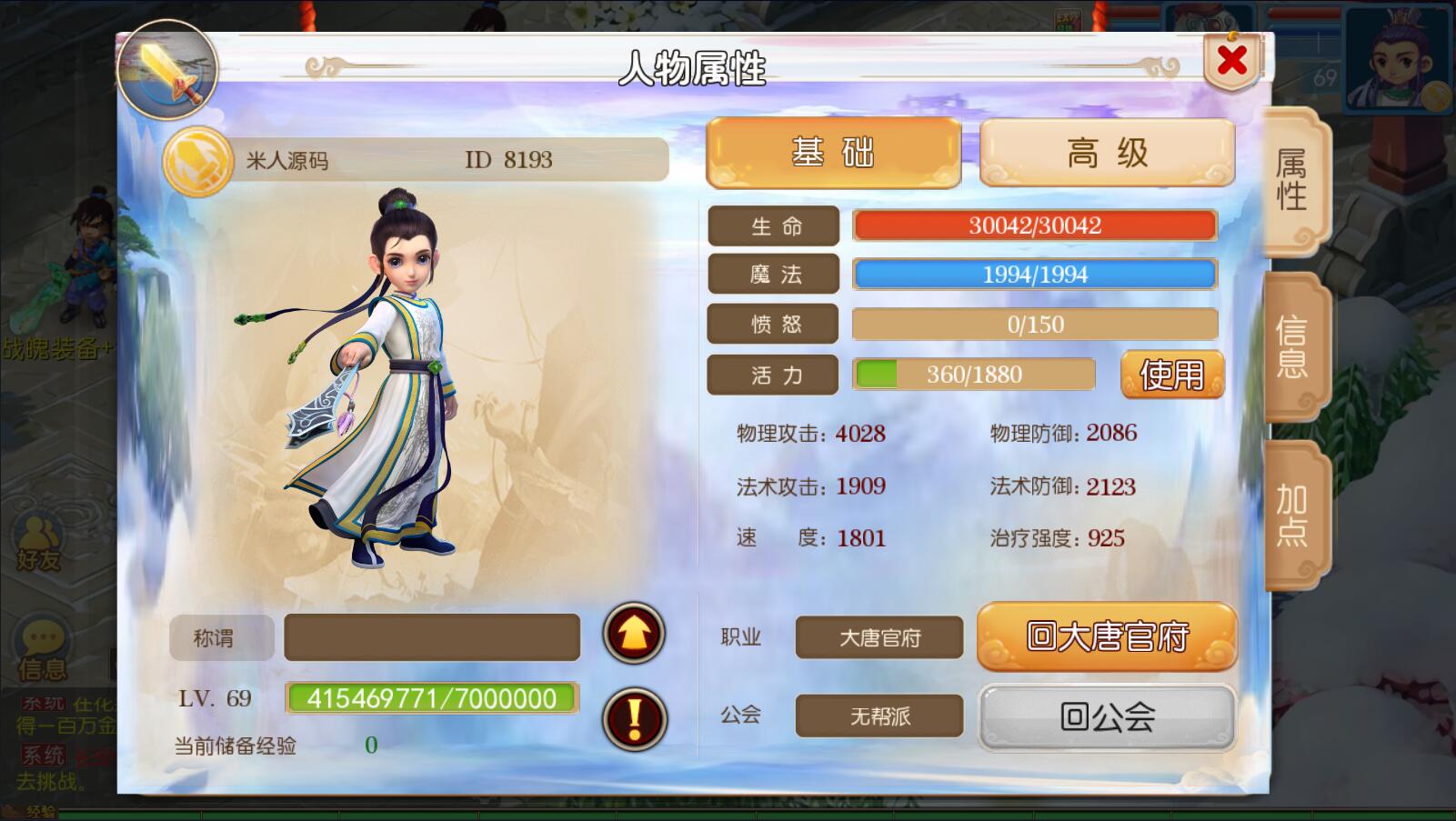The height and width of the screenshot is (821, 1456).
Task: Close the character attributes panel
Action: [1231, 61]
